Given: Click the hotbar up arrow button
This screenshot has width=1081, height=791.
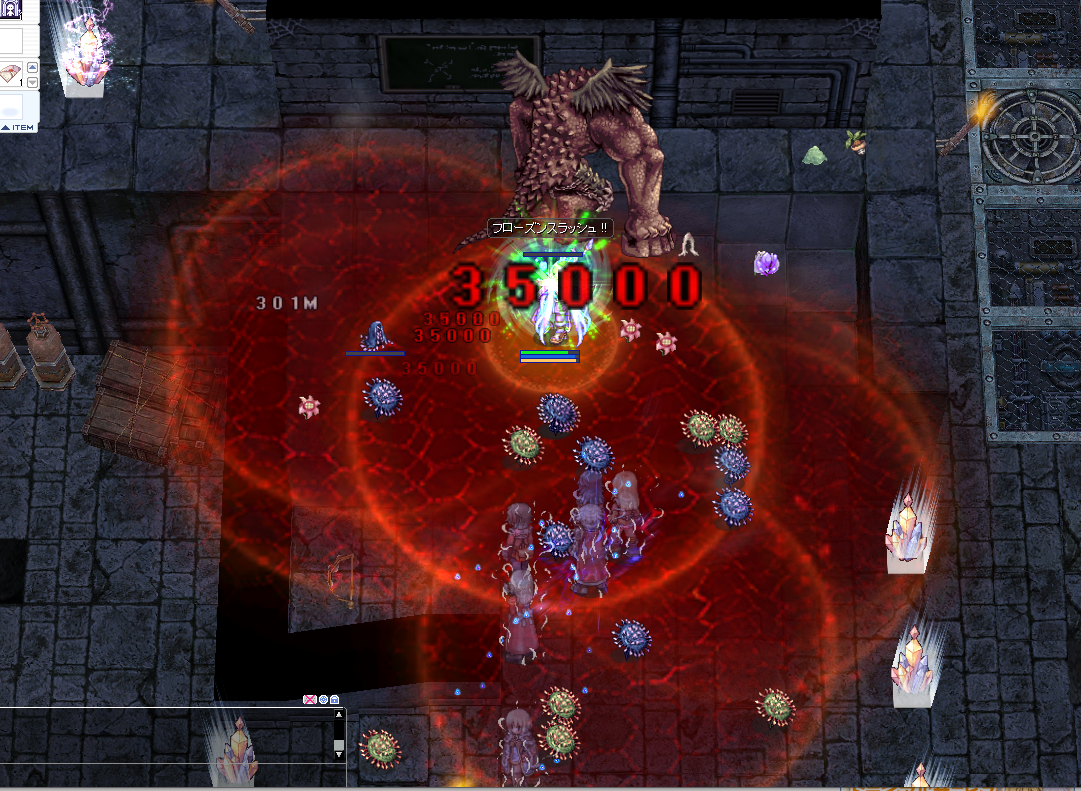Looking at the screenshot, I should [x=32, y=67].
